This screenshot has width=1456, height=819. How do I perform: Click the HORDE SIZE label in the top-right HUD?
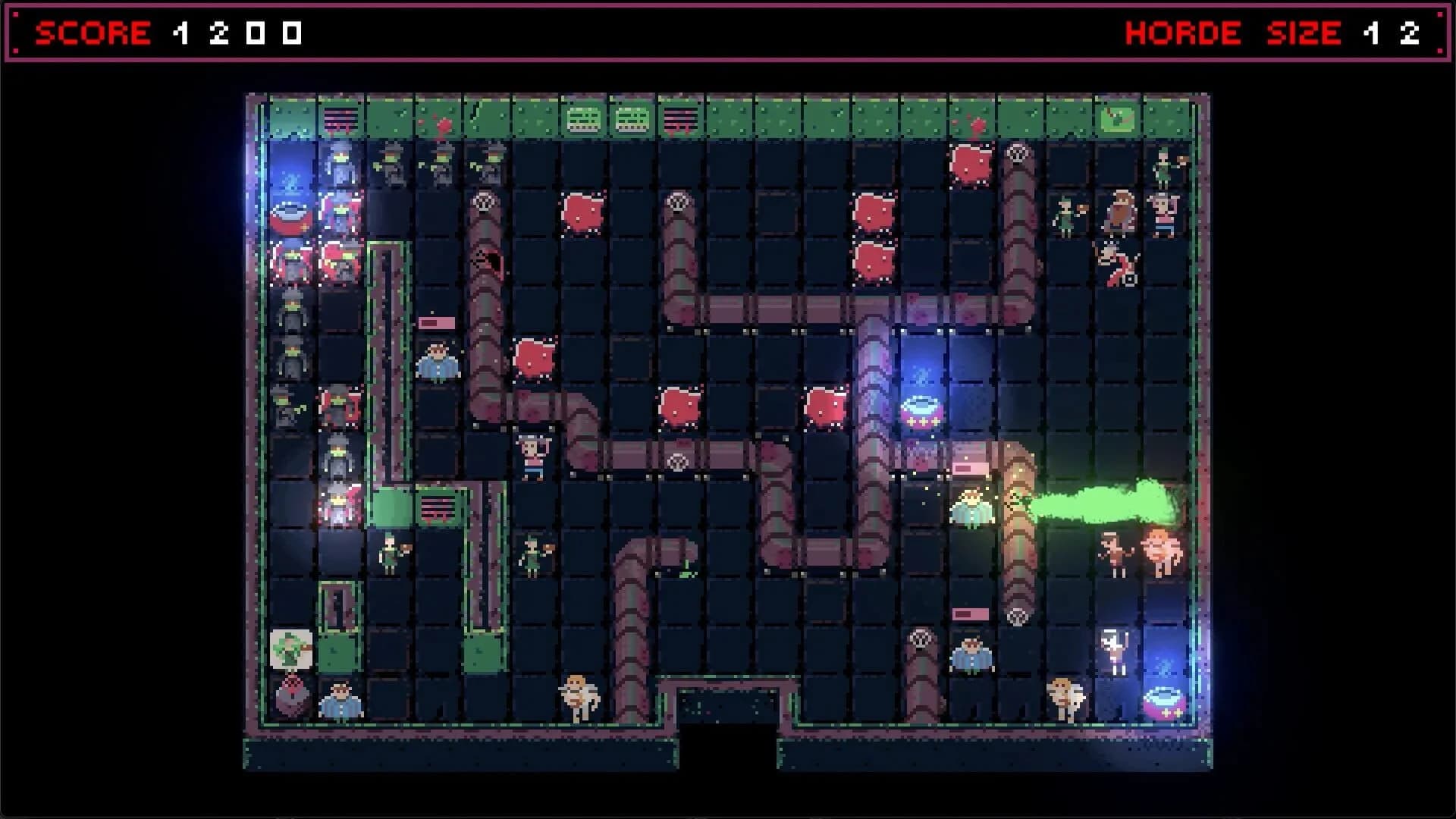coord(1228,33)
